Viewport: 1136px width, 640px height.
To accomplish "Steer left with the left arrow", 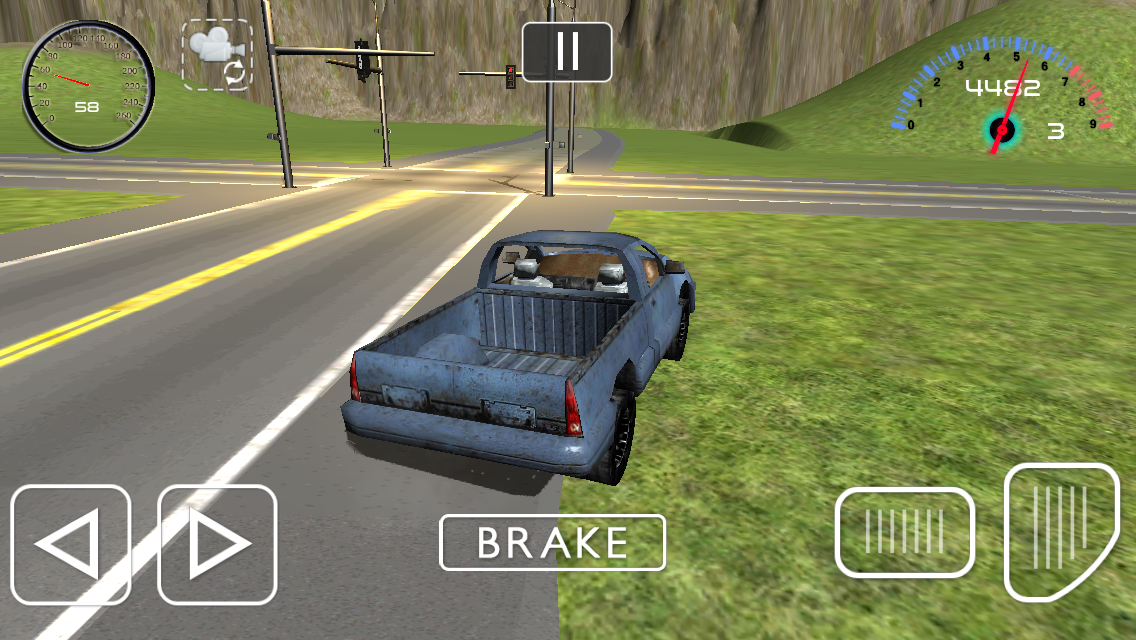I will point(71,545).
